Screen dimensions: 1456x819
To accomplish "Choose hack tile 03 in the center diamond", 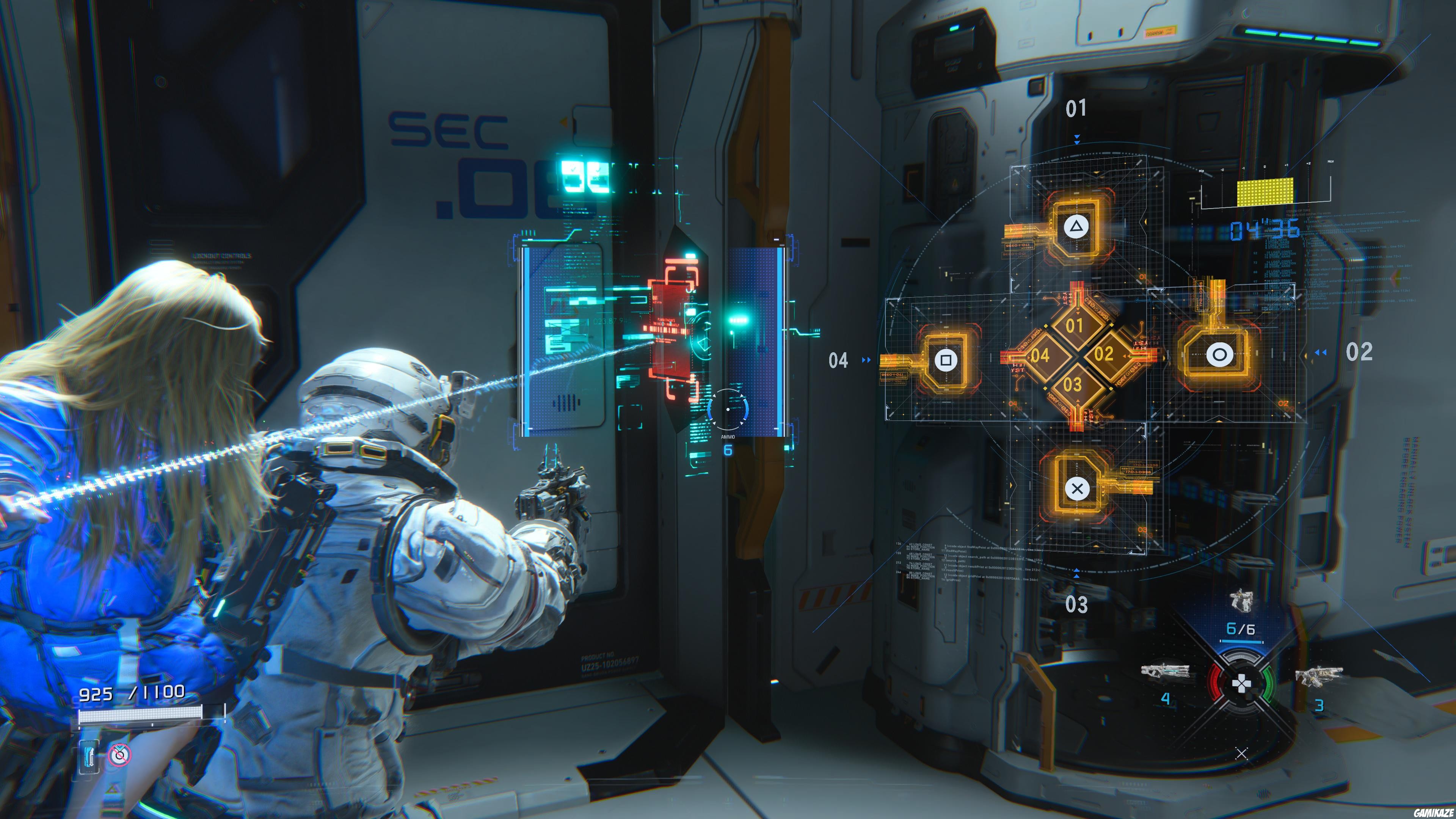I will click(x=1073, y=385).
